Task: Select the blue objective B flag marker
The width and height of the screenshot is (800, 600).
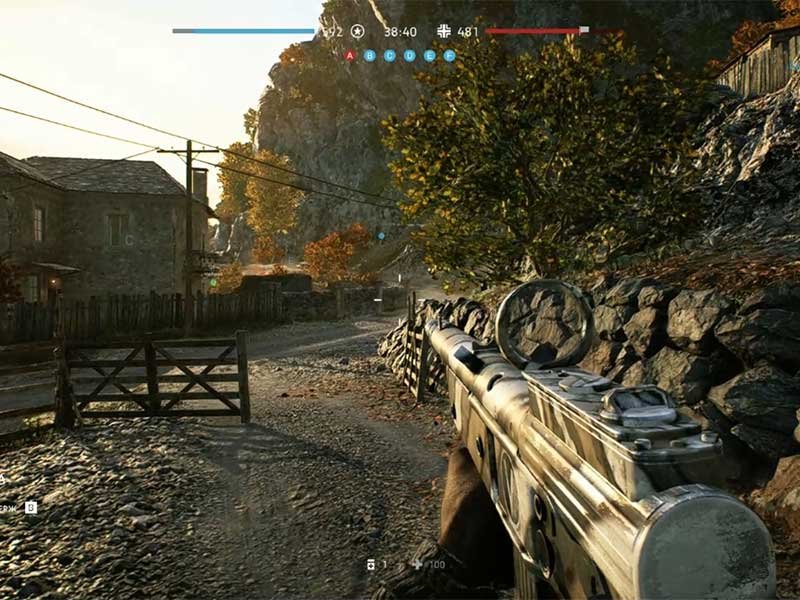Action: [370, 56]
